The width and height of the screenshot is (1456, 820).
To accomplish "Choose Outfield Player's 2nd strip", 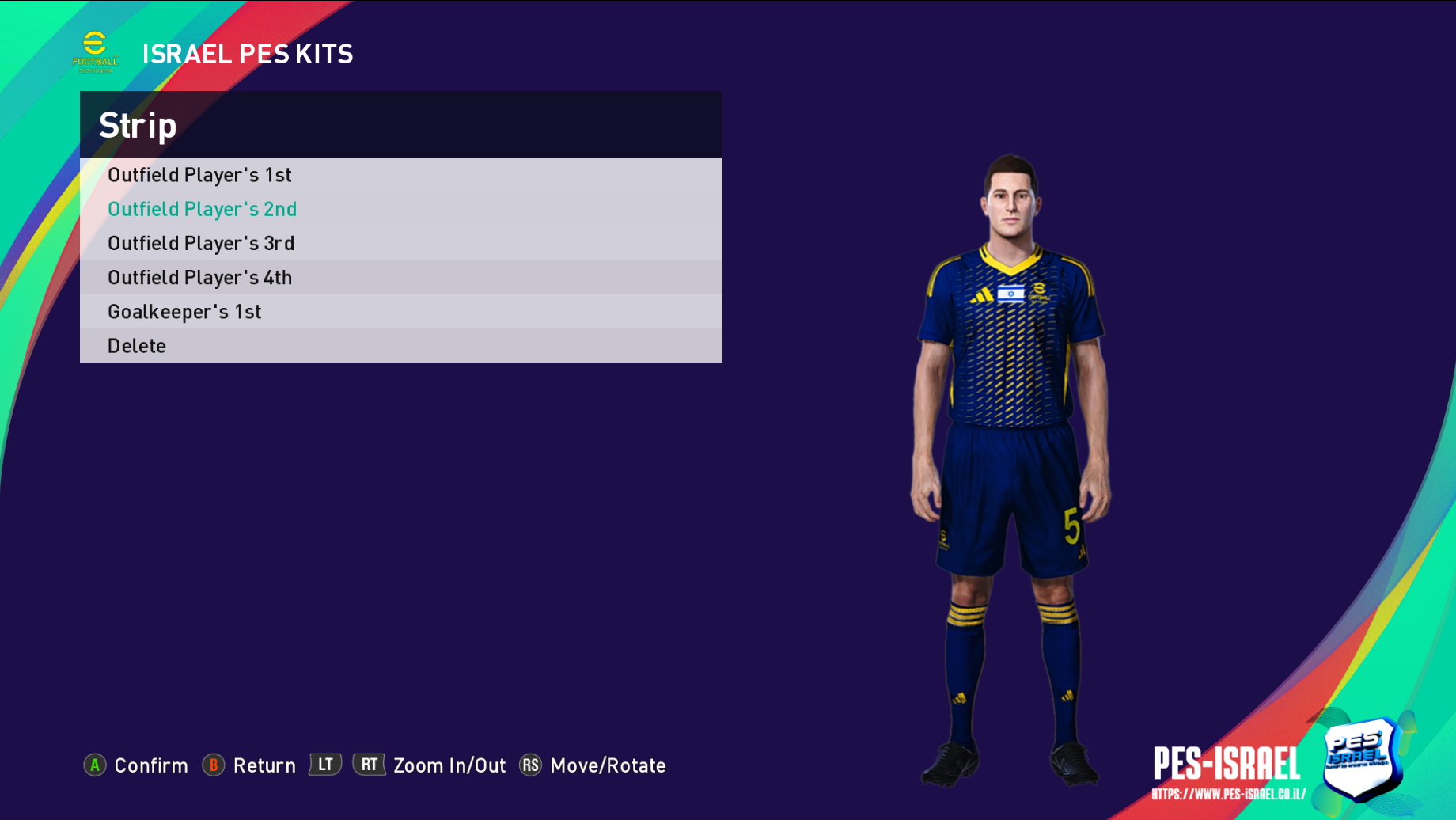I will tap(203, 209).
